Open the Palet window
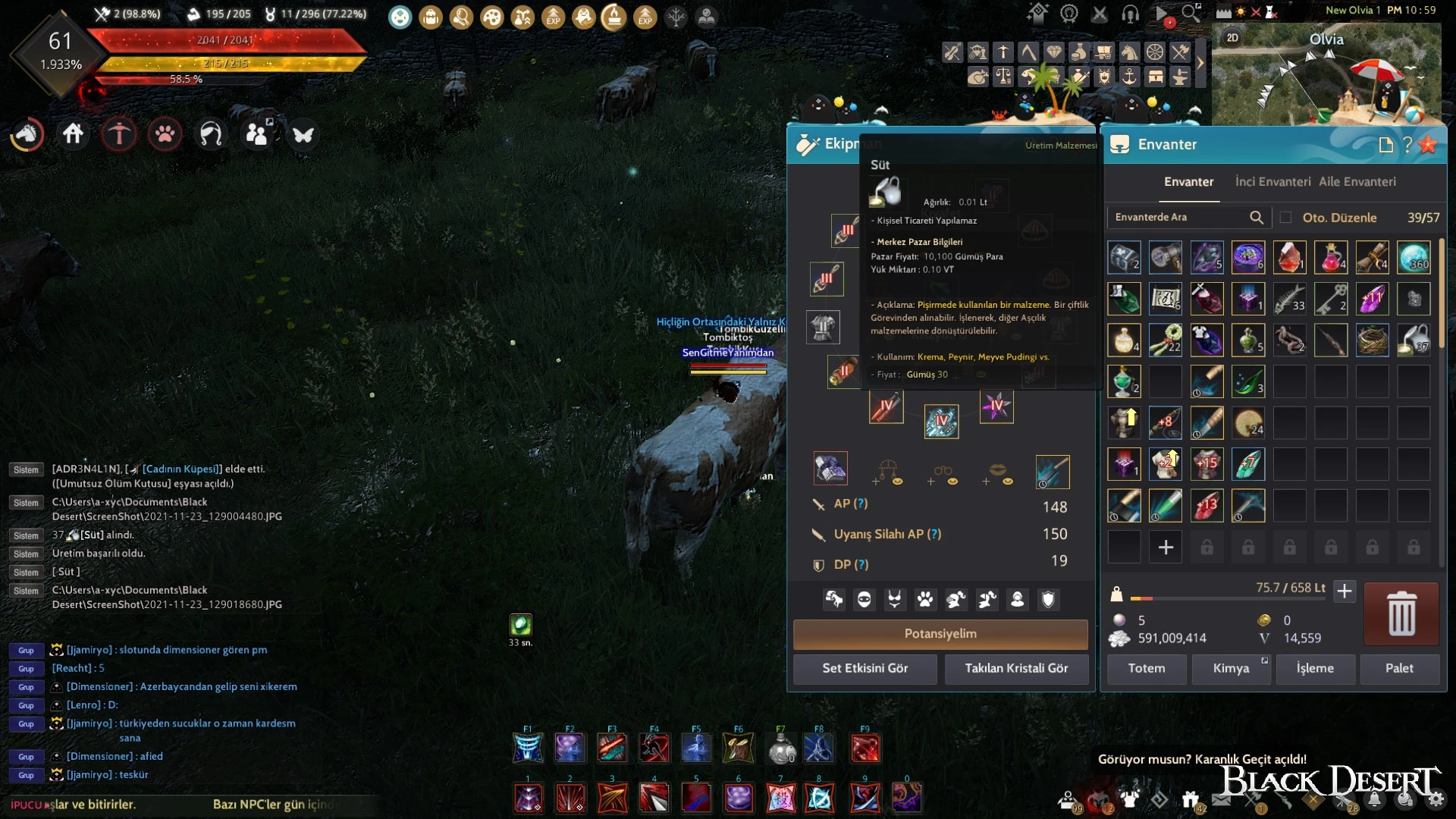Image resolution: width=1456 pixels, height=819 pixels. tap(1399, 668)
